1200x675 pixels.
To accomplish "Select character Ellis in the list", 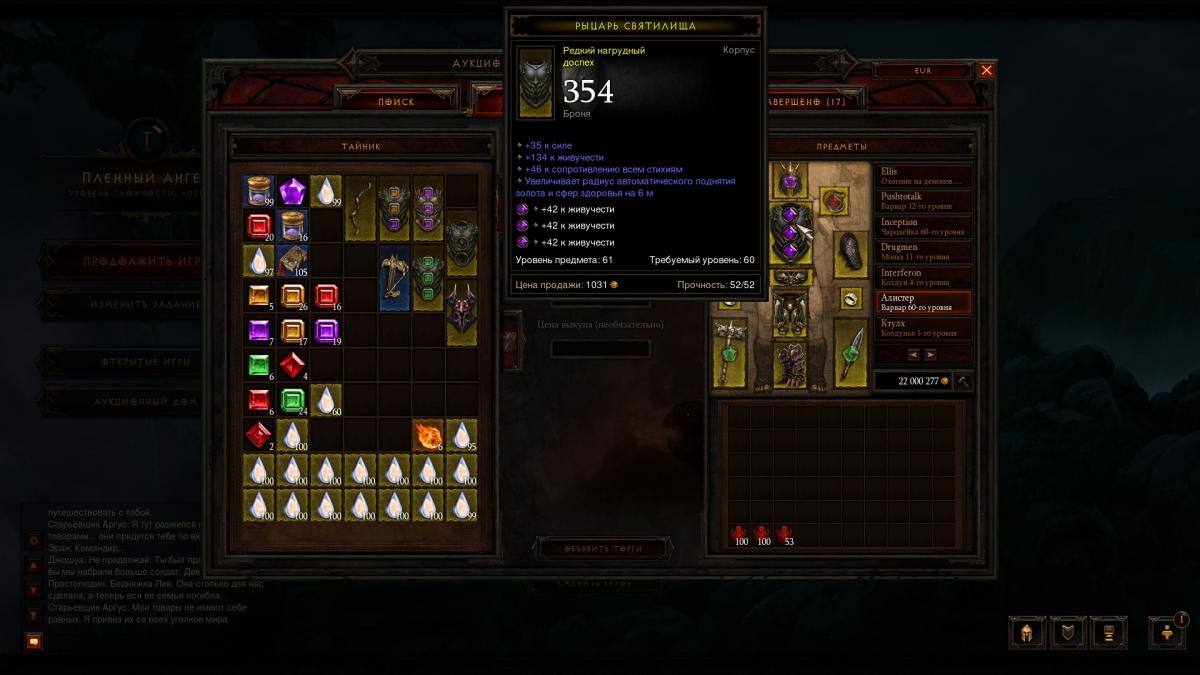I will point(923,176).
